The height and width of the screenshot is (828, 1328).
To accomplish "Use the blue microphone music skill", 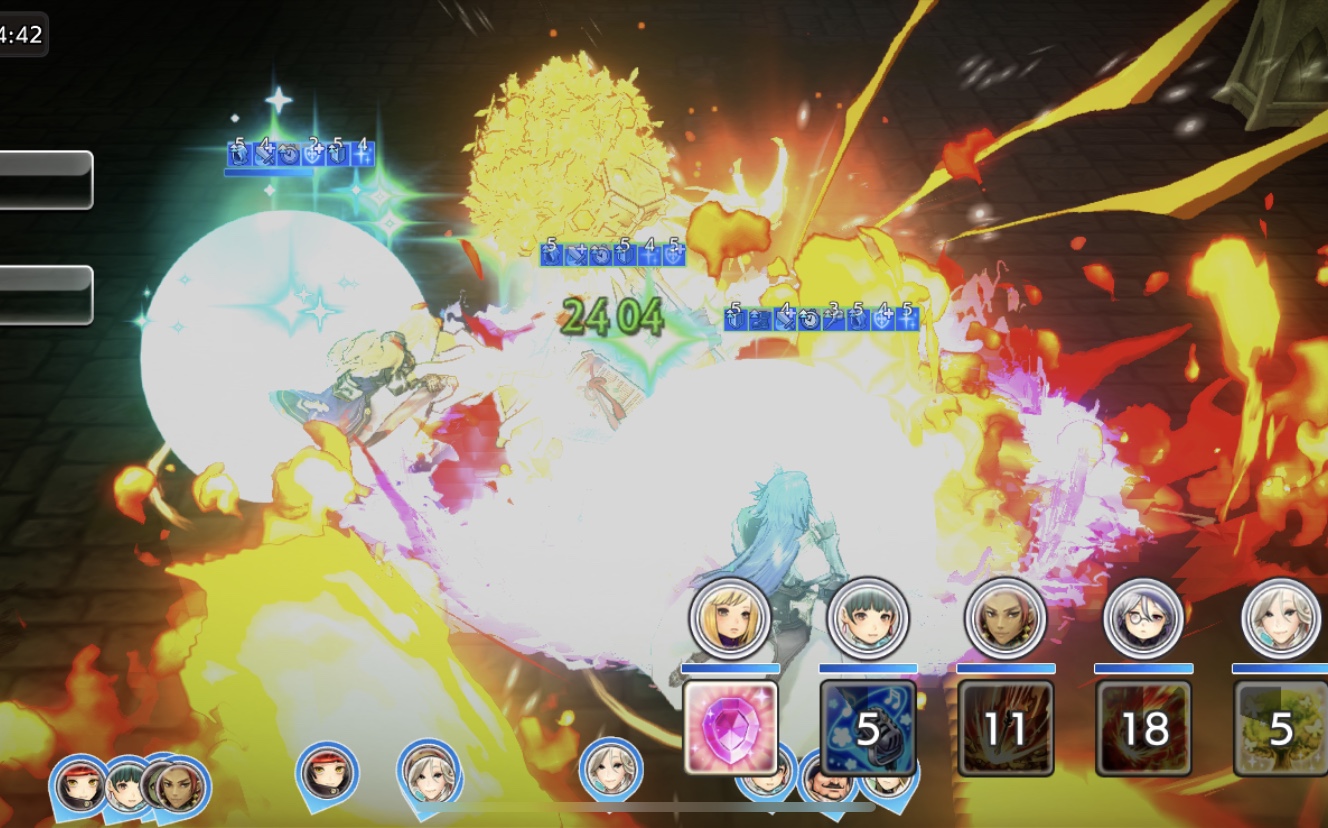I will (867, 727).
